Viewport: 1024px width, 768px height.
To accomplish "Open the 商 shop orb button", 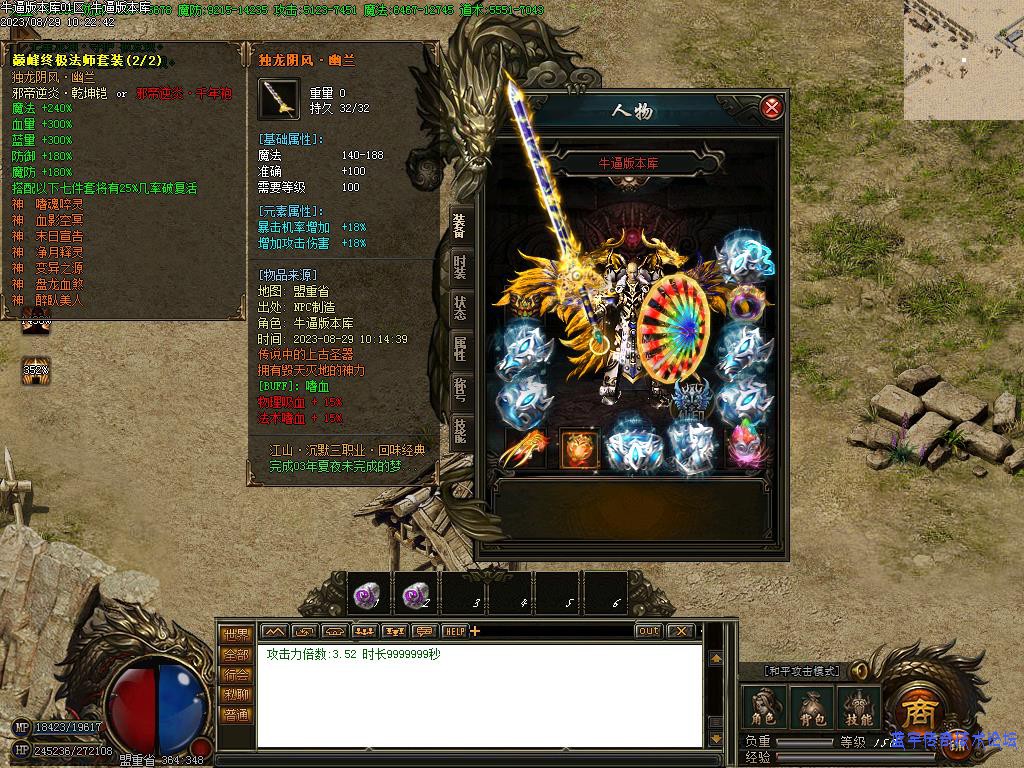I will [917, 711].
